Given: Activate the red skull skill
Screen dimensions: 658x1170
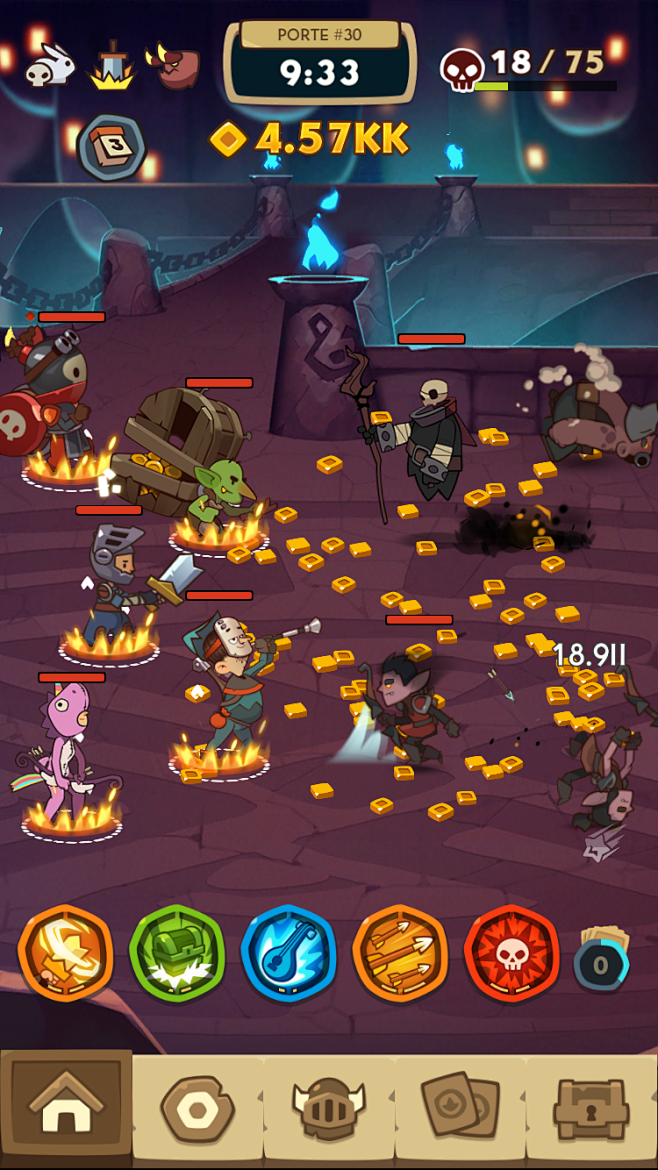Looking at the screenshot, I should point(511,953).
